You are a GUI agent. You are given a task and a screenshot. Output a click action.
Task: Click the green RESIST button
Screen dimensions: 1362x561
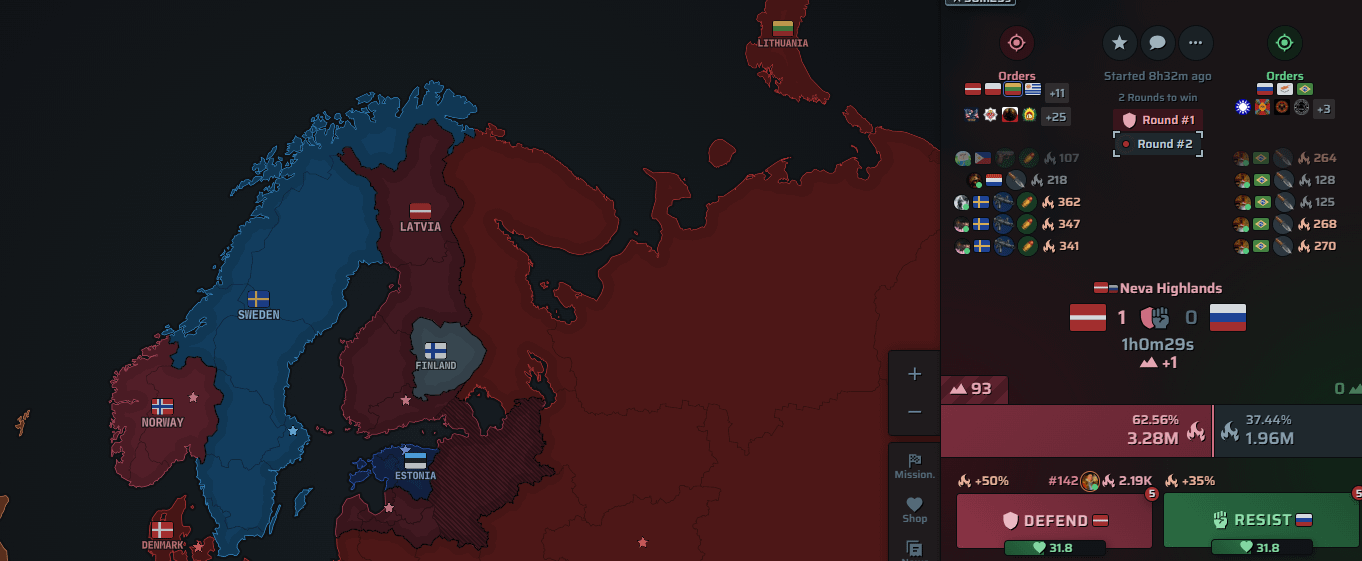(1261, 520)
